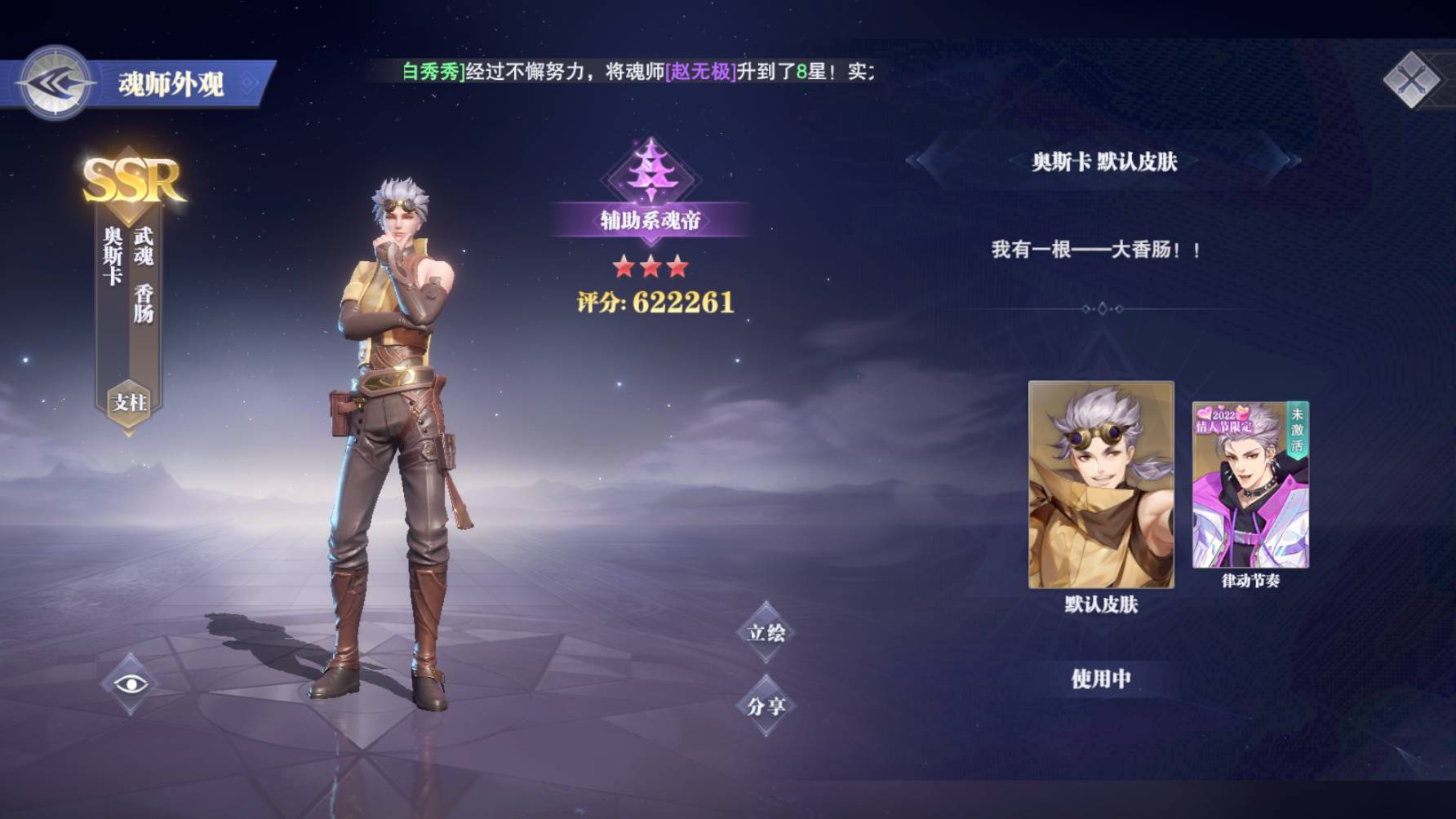Go back using the arrow emblem button
This screenshot has height=819, width=1456.
55,83
